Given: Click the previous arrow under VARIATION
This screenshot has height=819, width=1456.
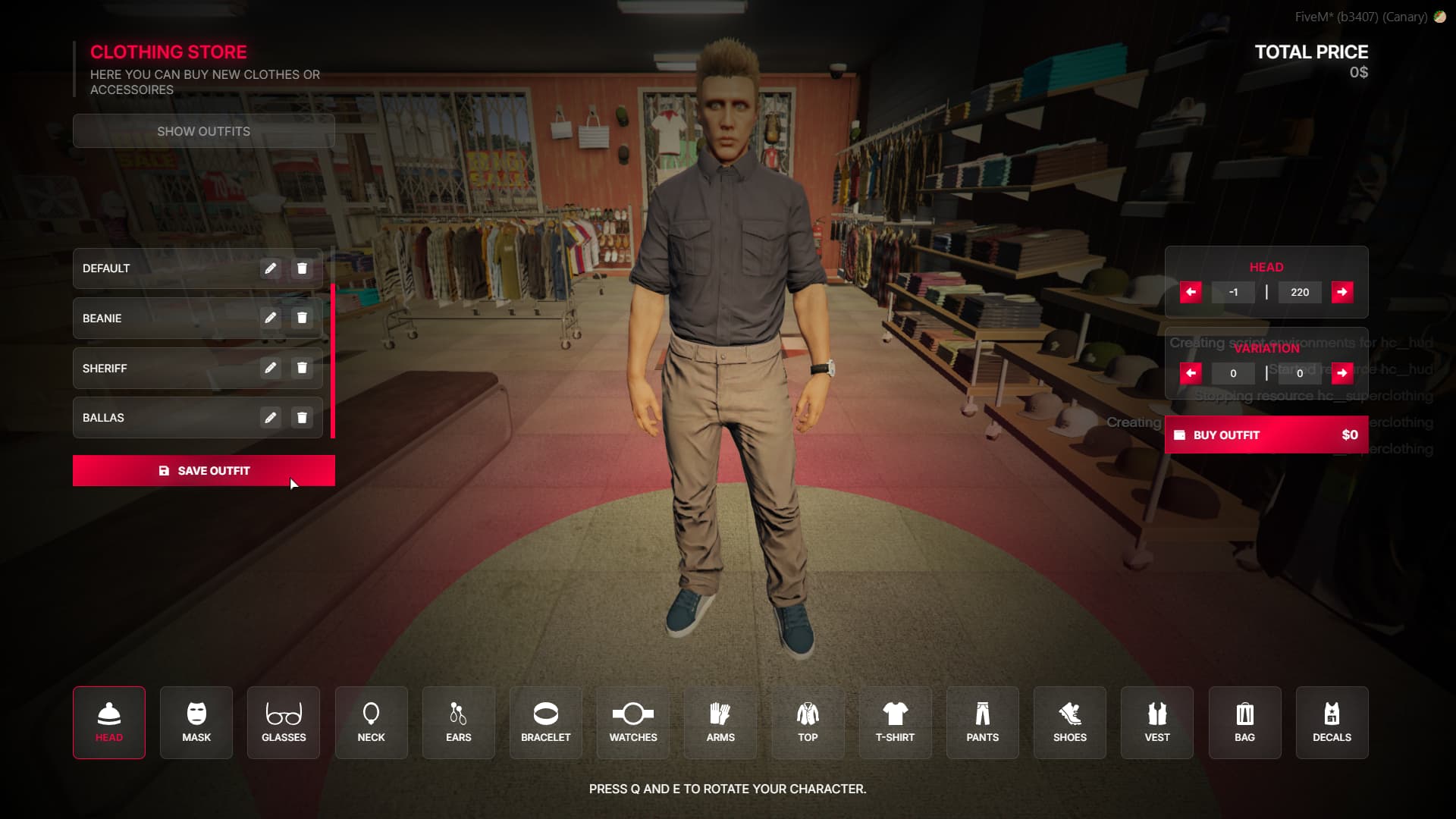Looking at the screenshot, I should 1191,373.
